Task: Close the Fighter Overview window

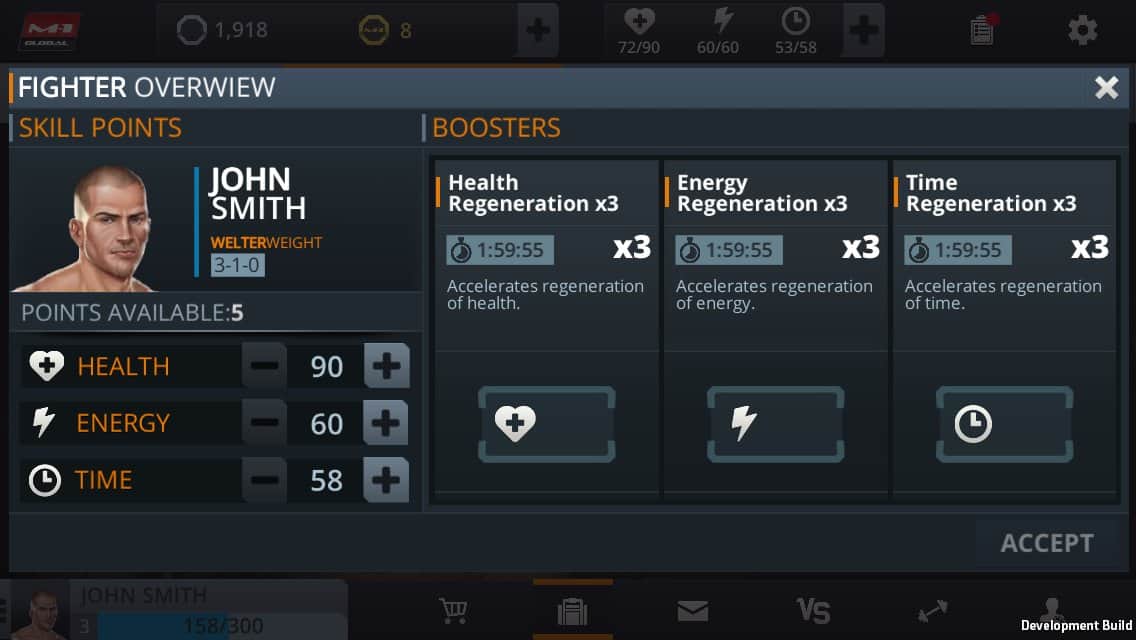Action: tap(1106, 87)
